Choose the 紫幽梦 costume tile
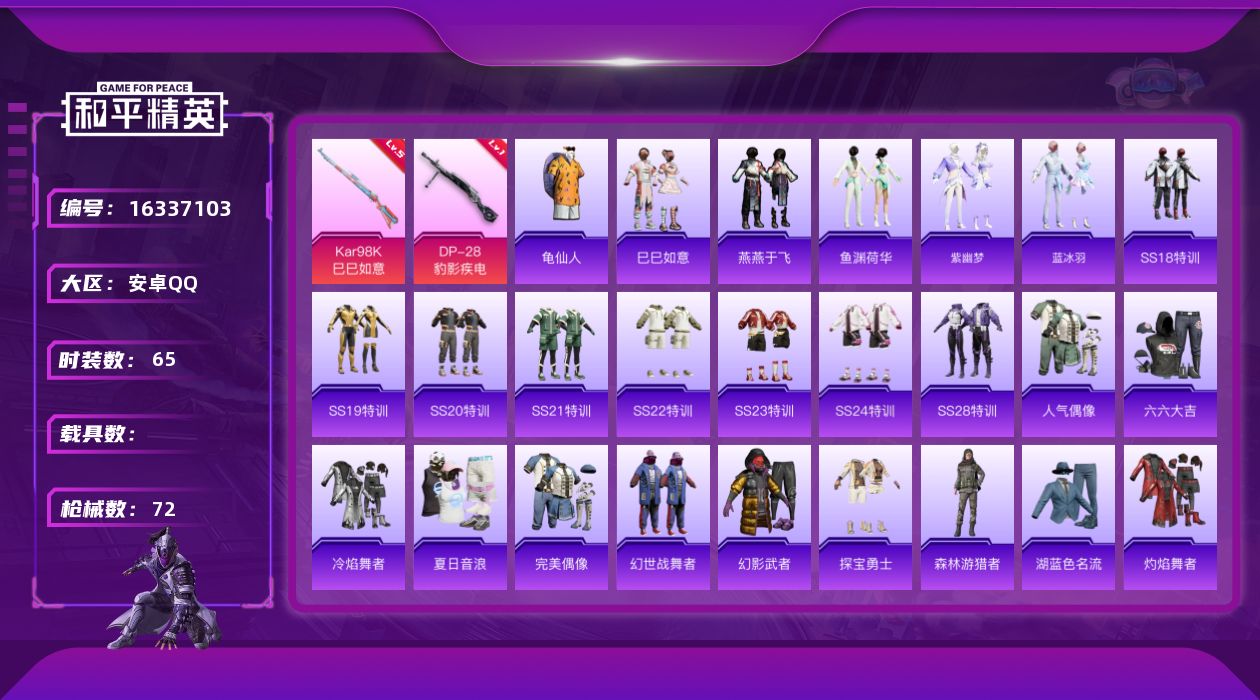This screenshot has height=700, width=1260. point(967,211)
